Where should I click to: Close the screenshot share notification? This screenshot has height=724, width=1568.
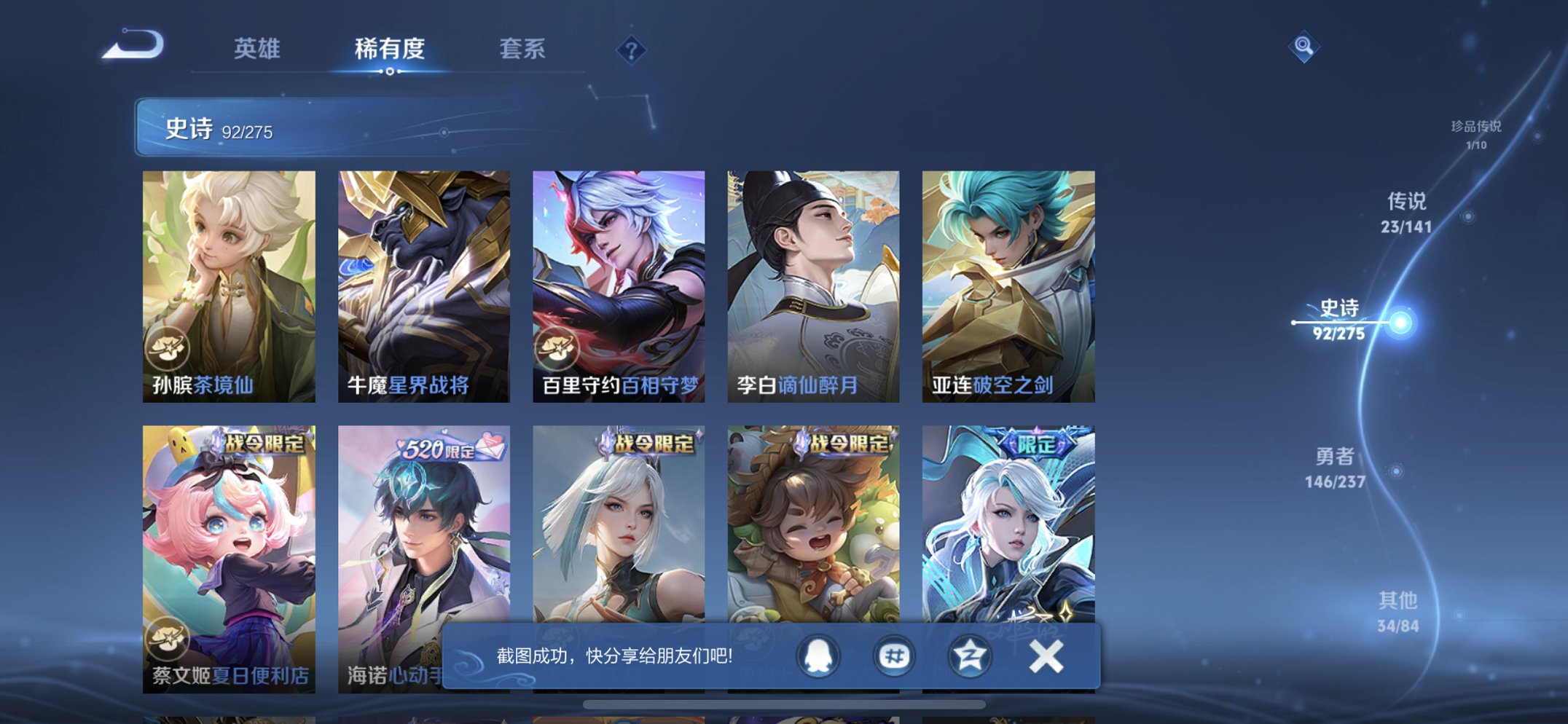point(1045,656)
